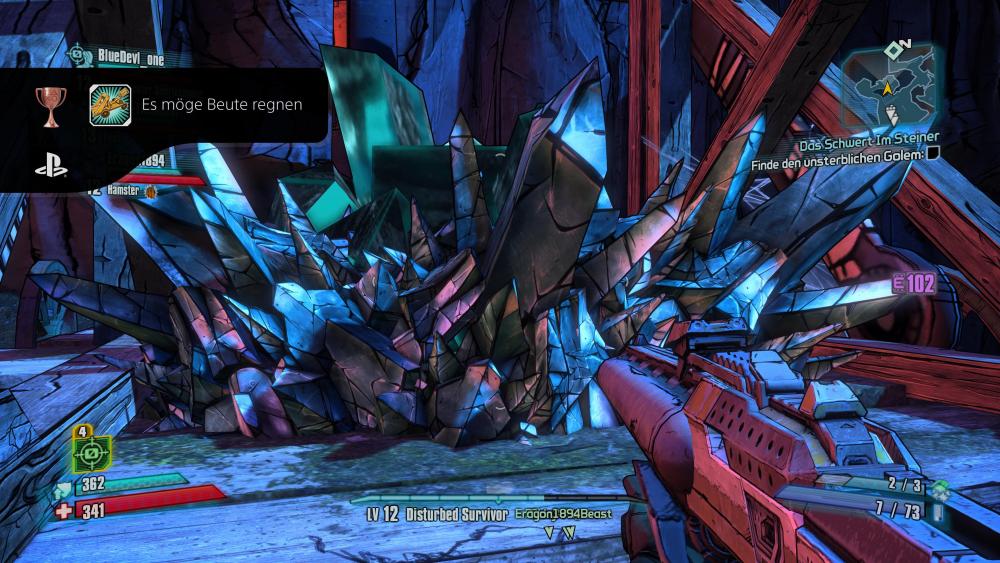Select the green action skill icon

[x=91, y=453]
